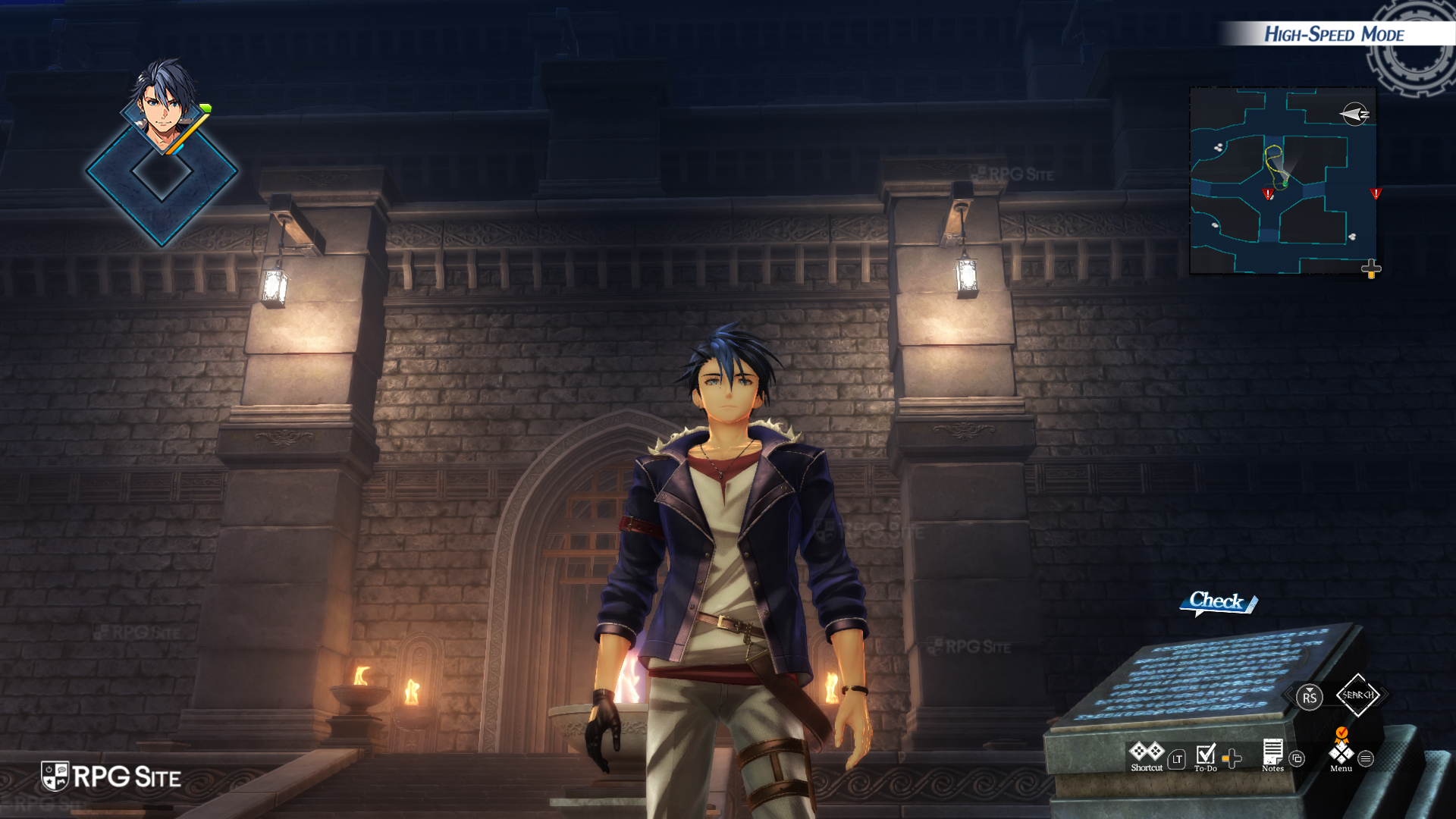Open the To-Do checklist
1456x819 pixels.
pyautogui.click(x=1205, y=754)
